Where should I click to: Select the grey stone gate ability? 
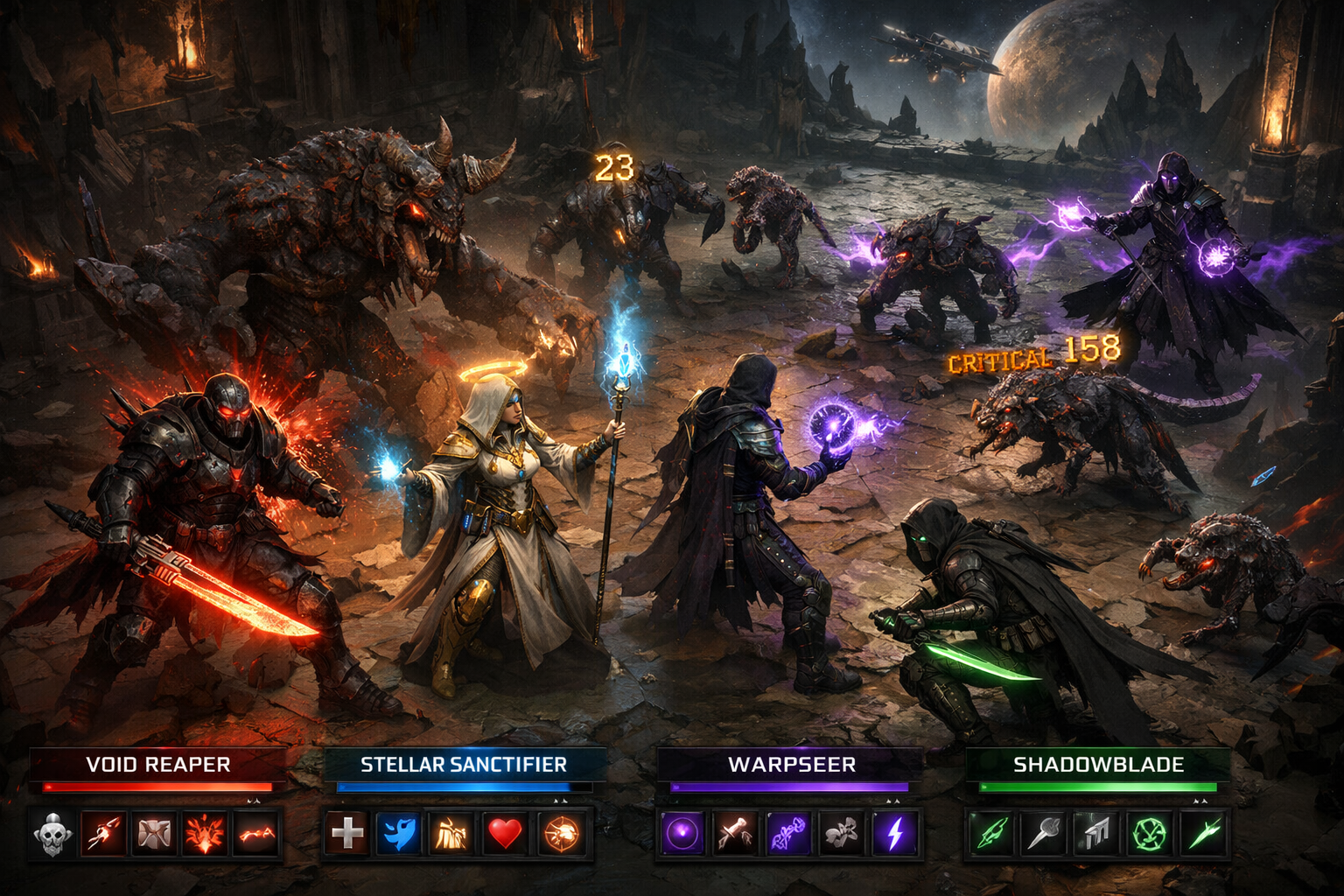(1096, 833)
